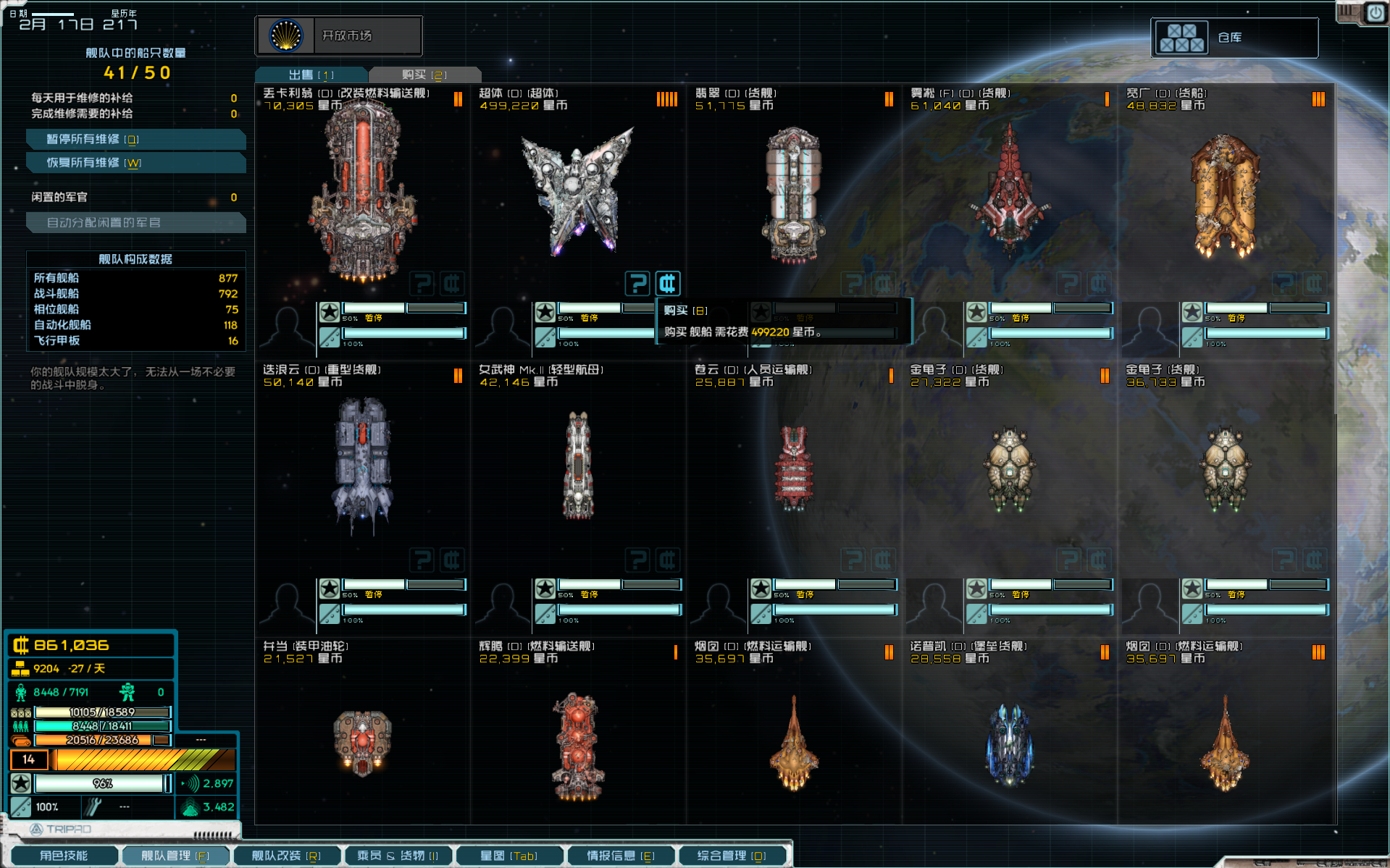
Task: Switch to the 购买 (buy) tab
Action: coord(424,75)
